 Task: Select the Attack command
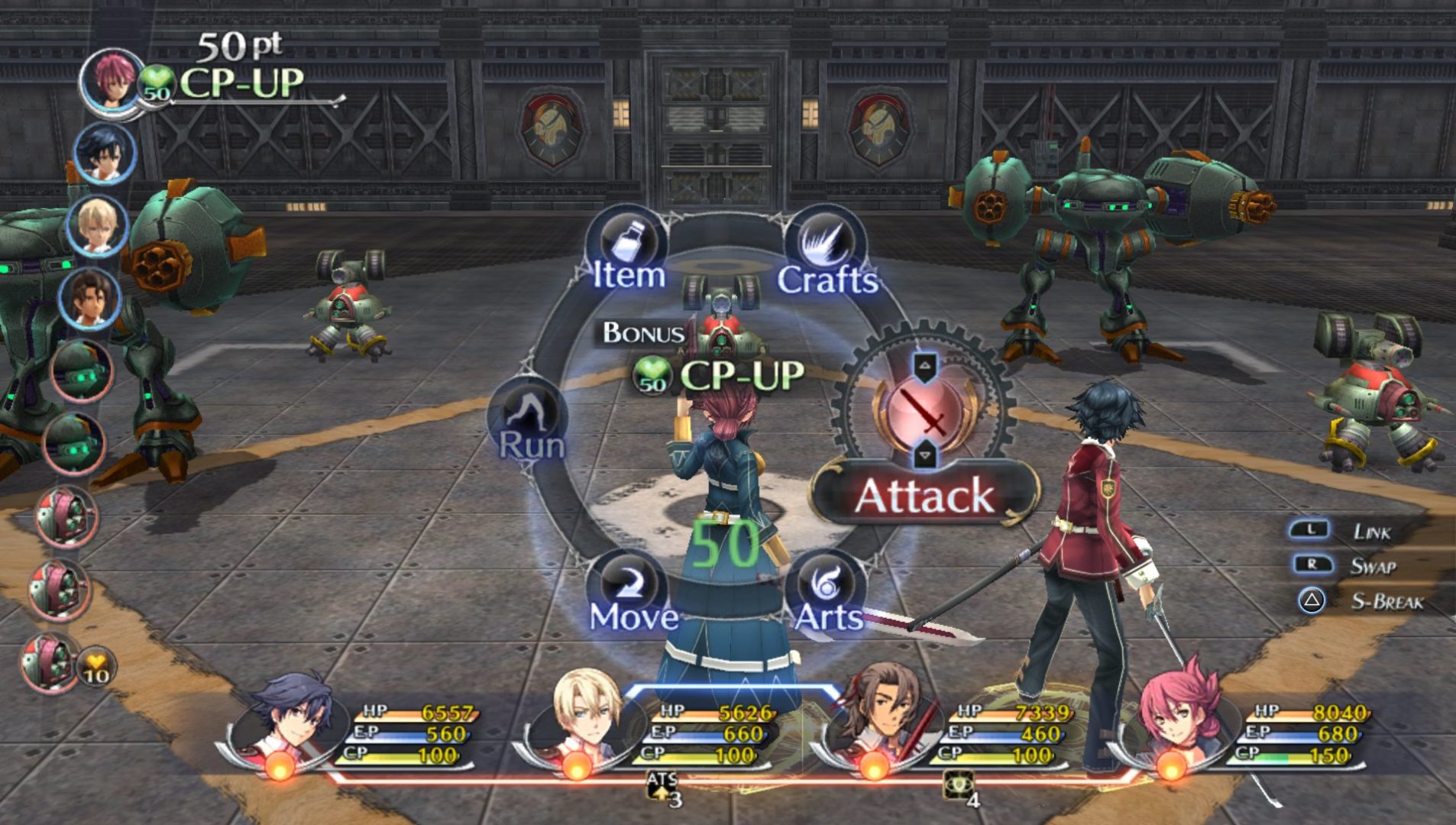(924, 496)
